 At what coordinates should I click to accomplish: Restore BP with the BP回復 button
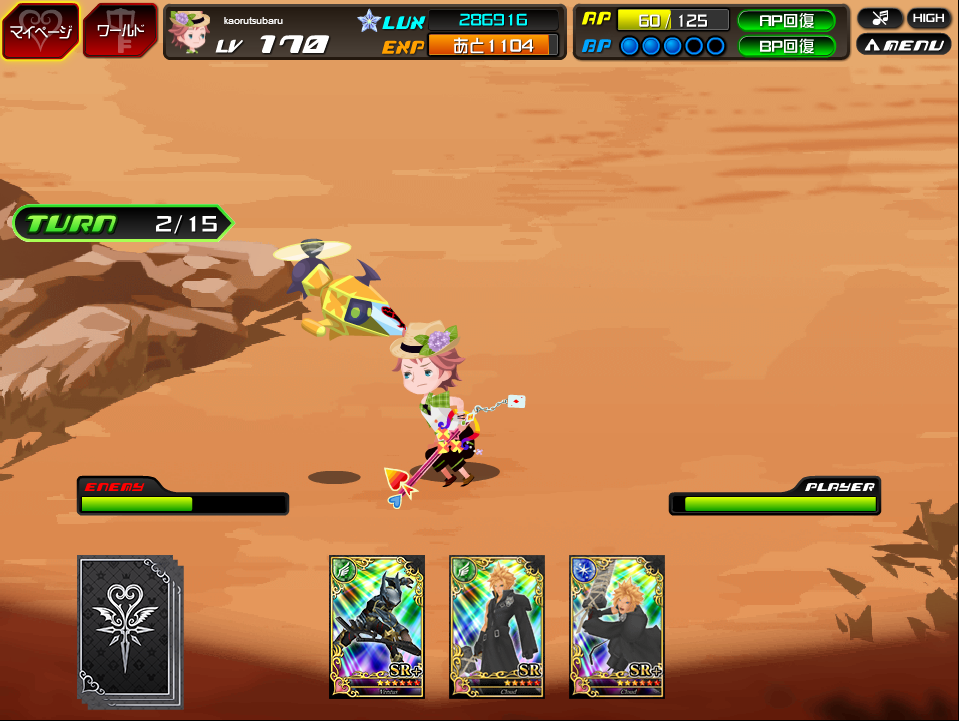[786, 46]
